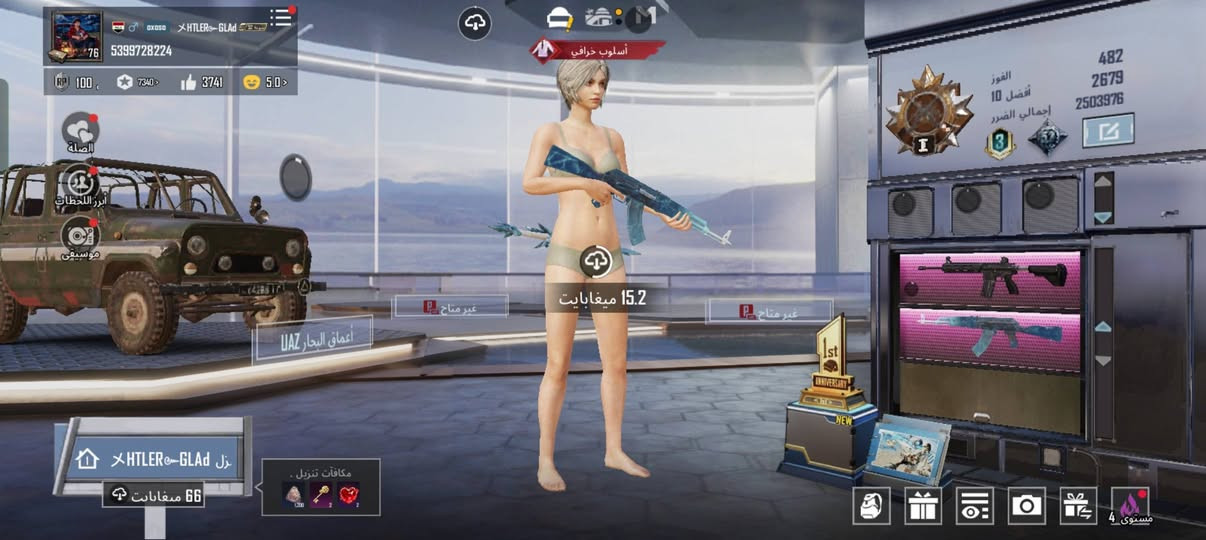
Task: Open the list menu beside player name
Action: pyautogui.click(x=283, y=18)
